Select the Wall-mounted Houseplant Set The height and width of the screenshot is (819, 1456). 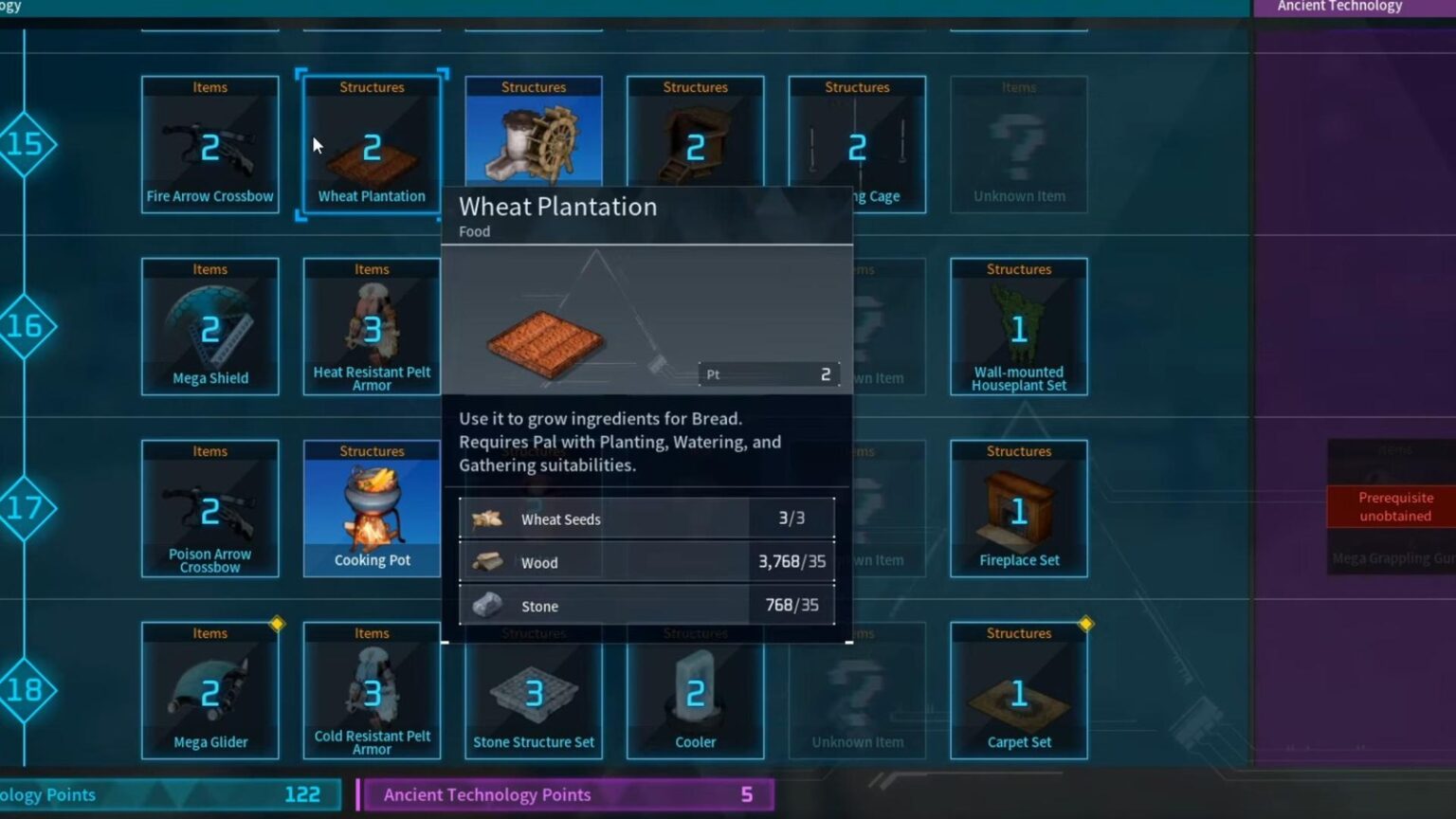tap(1018, 327)
